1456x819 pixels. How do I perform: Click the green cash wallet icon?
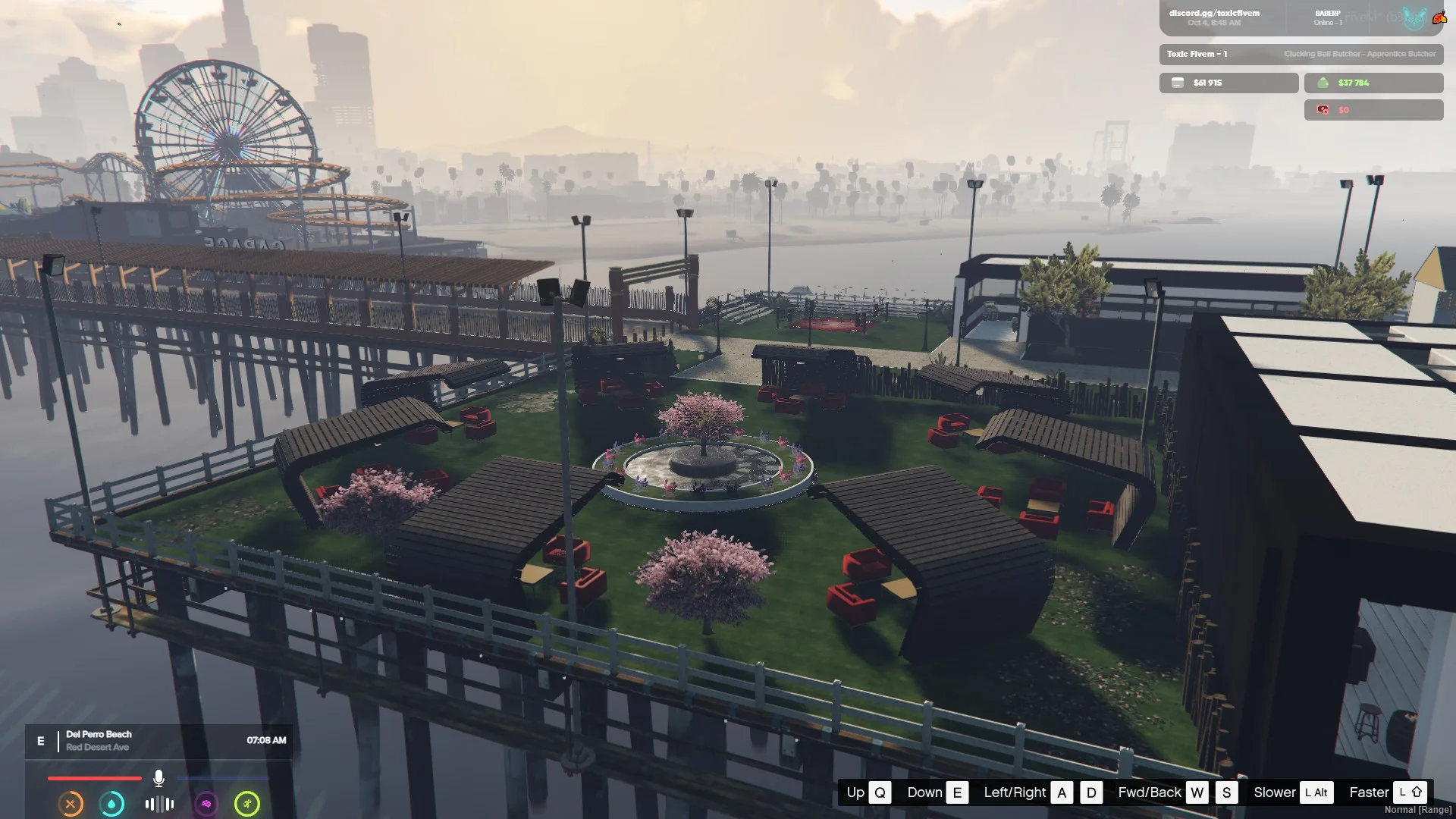pos(1323,83)
